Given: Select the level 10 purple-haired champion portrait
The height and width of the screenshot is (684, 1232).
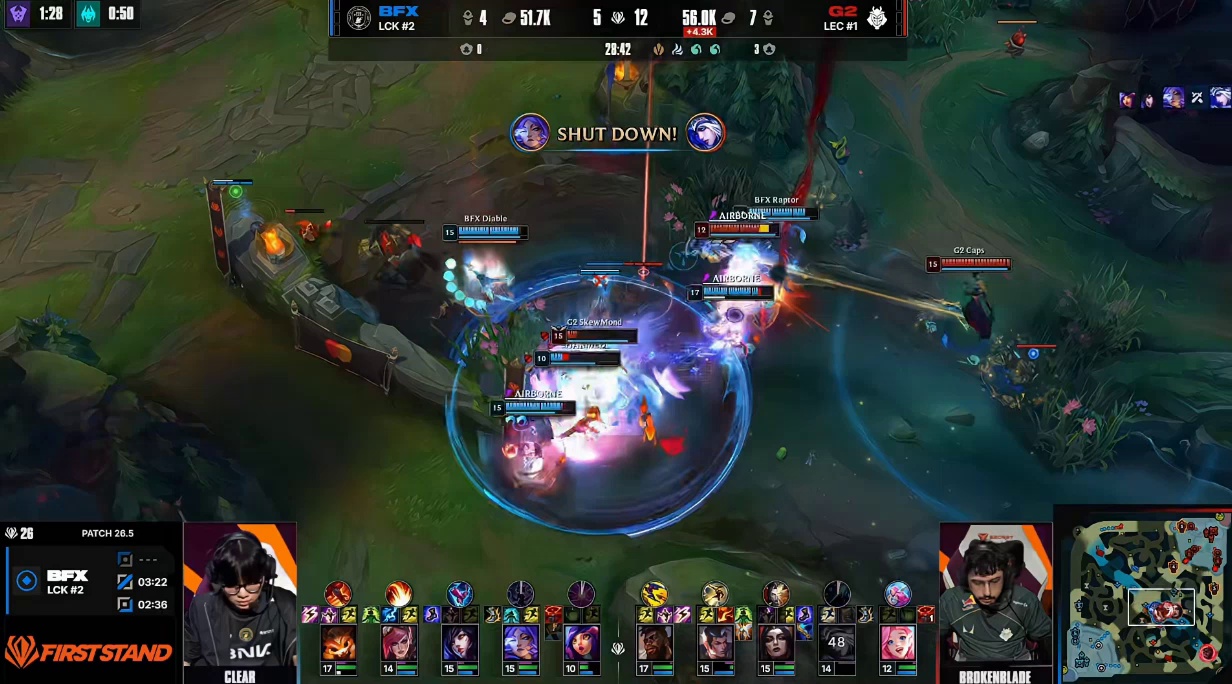Looking at the screenshot, I should [x=581, y=643].
